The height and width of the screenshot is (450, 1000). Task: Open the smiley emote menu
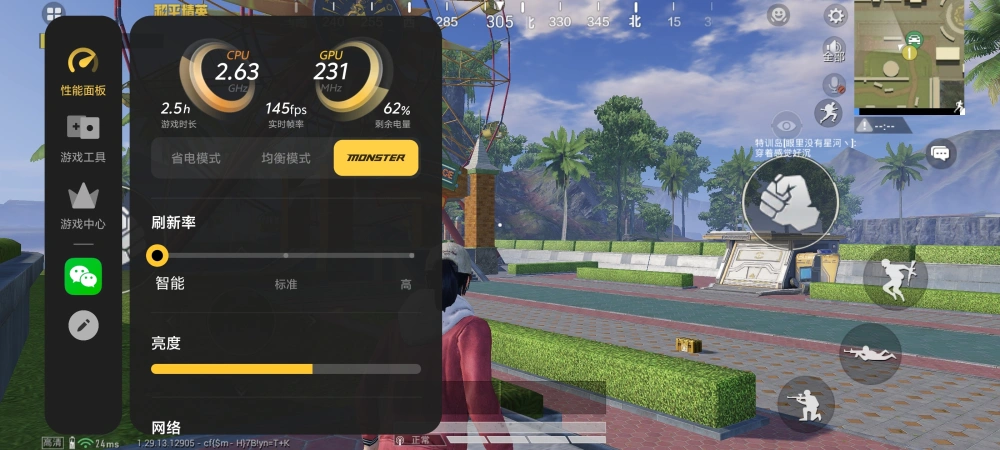pos(779,15)
